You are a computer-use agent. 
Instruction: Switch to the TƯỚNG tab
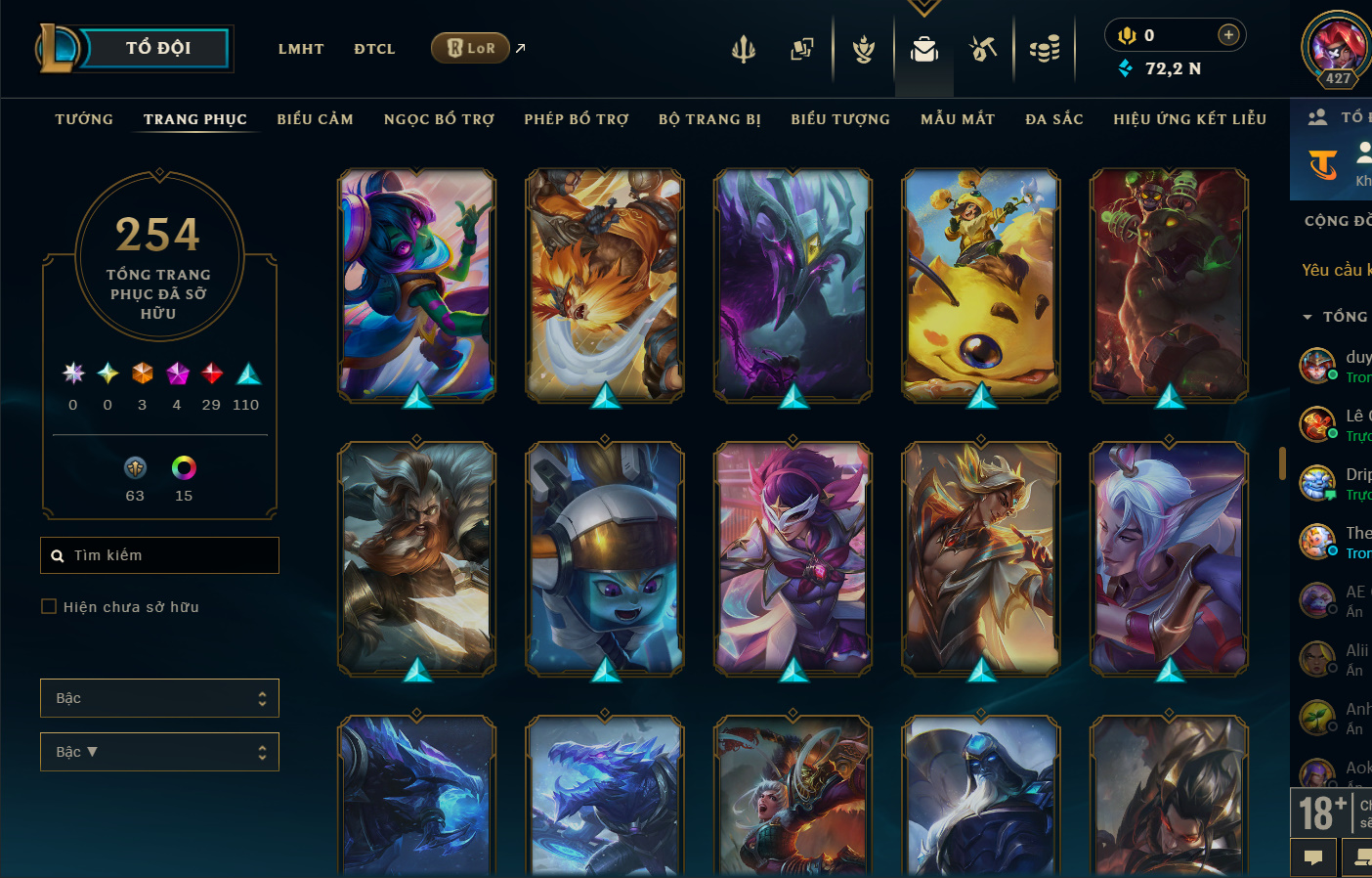tap(84, 119)
